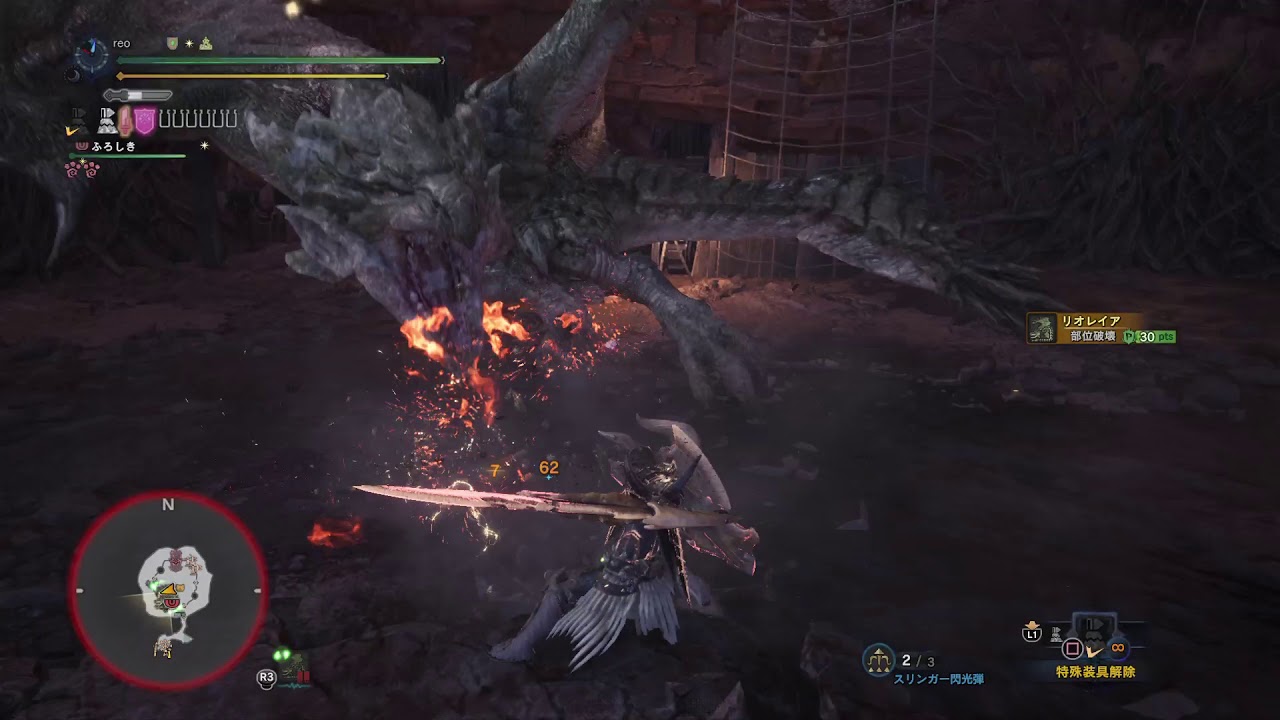Click the player name reo

(122, 43)
